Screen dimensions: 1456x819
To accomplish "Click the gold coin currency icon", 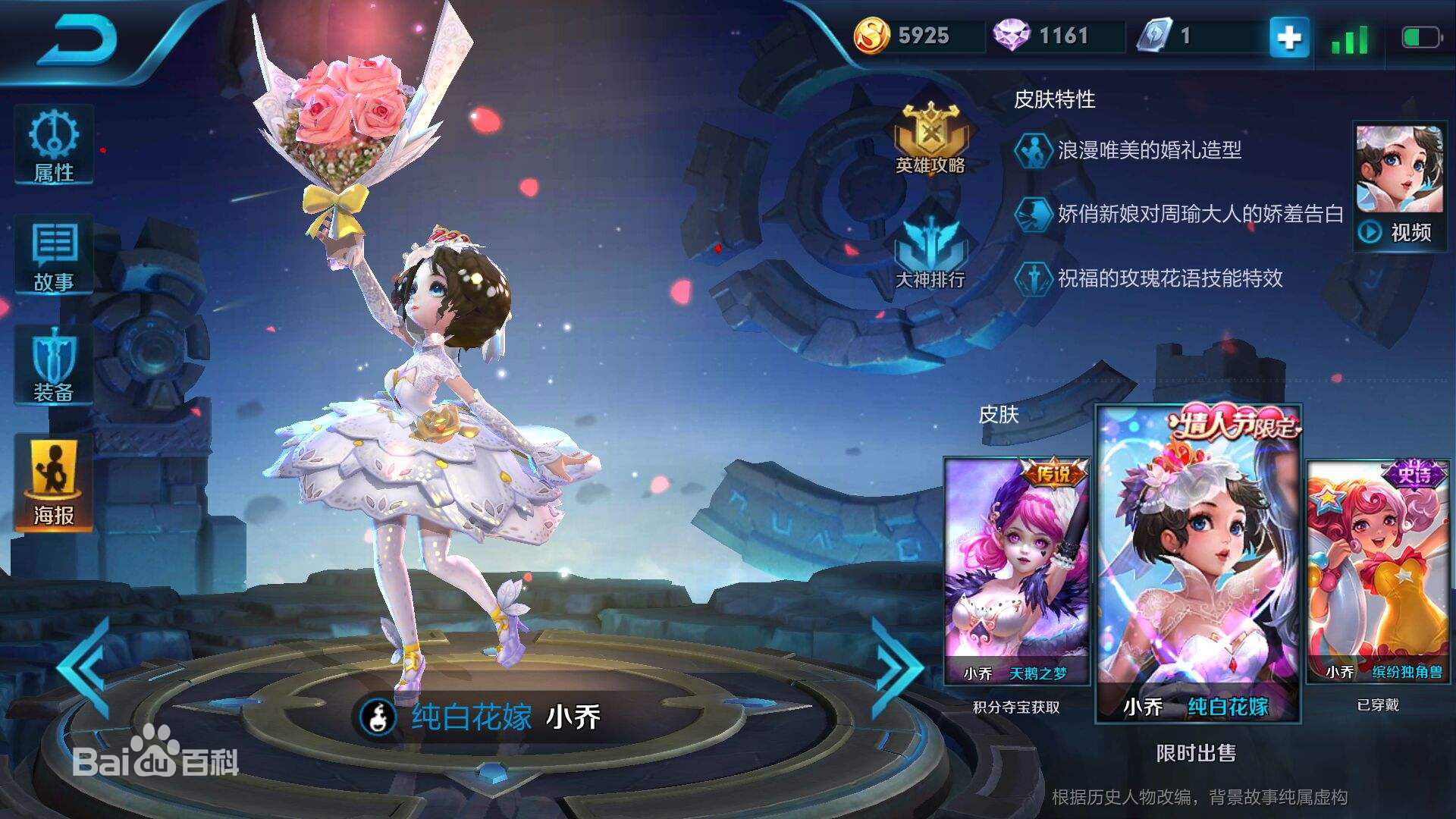I will tap(874, 33).
